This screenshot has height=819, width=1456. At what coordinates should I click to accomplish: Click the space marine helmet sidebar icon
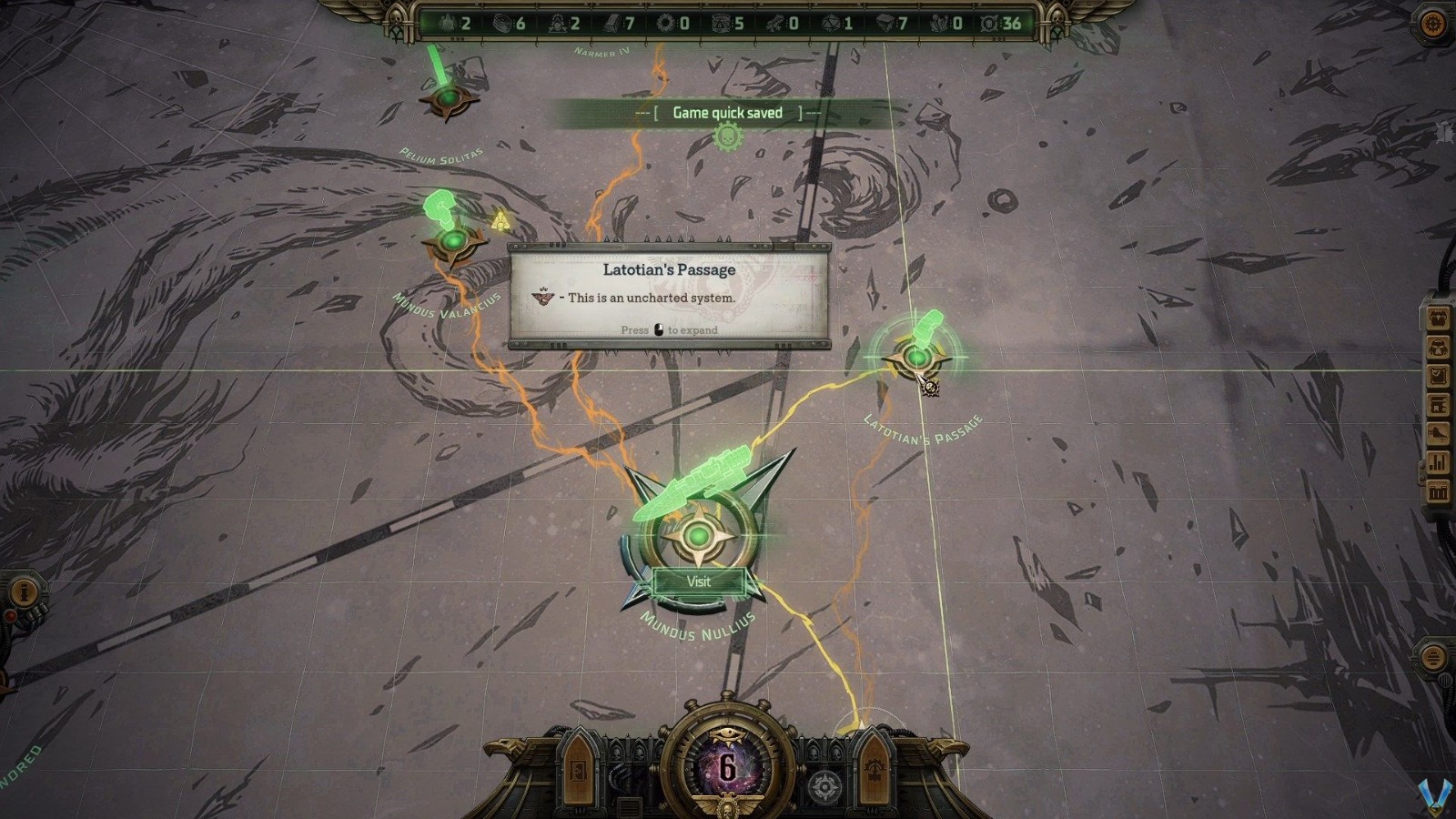[1439, 346]
